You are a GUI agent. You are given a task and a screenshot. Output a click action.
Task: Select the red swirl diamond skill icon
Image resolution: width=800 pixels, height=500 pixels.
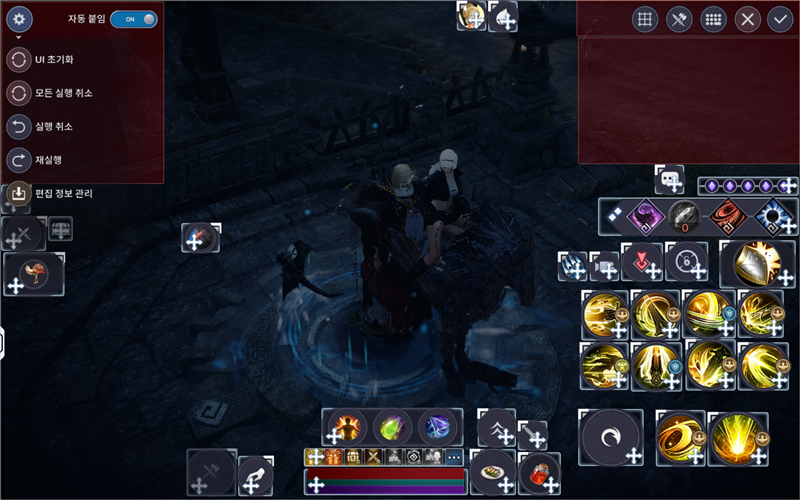point(728,216)
